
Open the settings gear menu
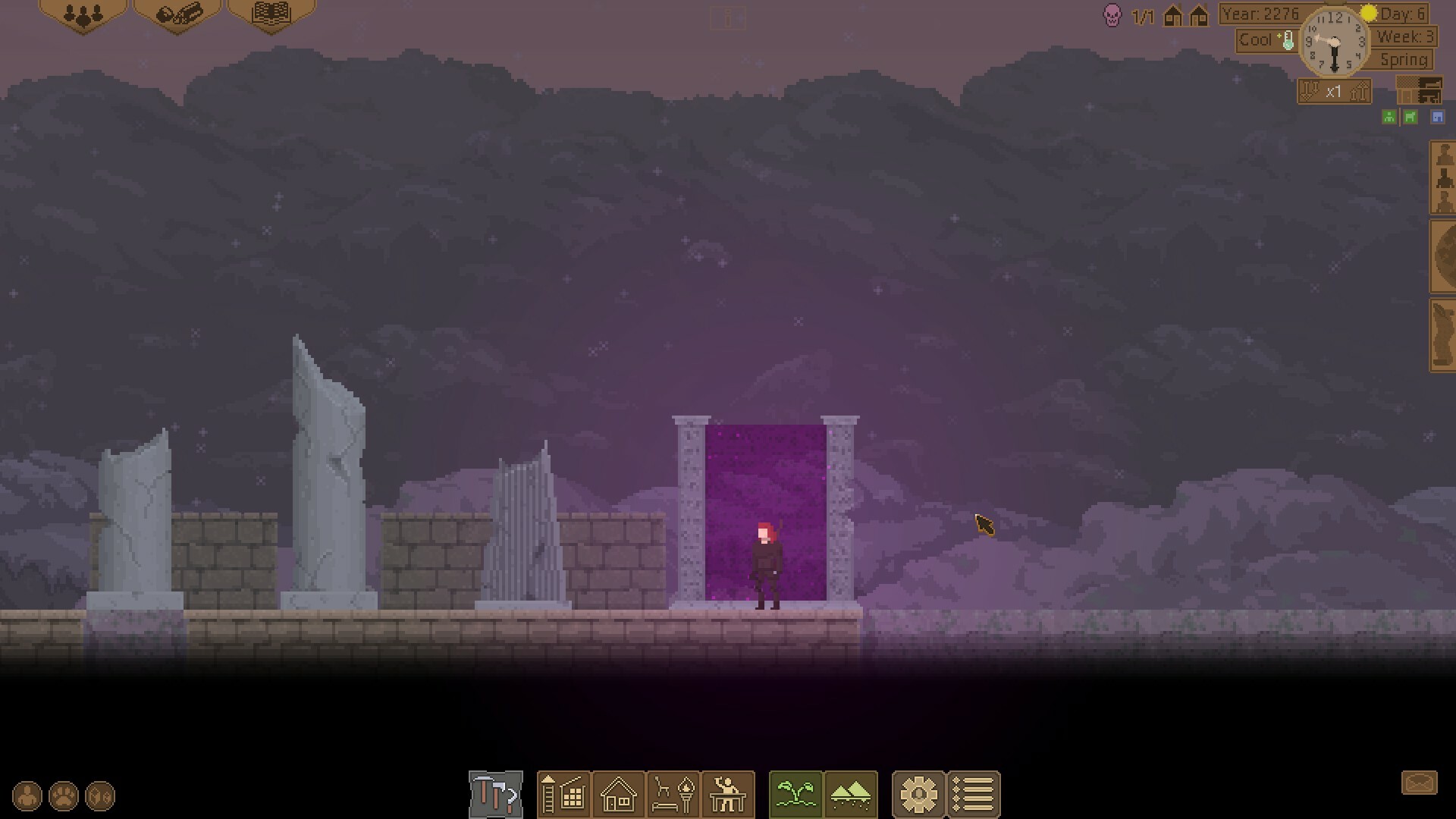[920, 795]
